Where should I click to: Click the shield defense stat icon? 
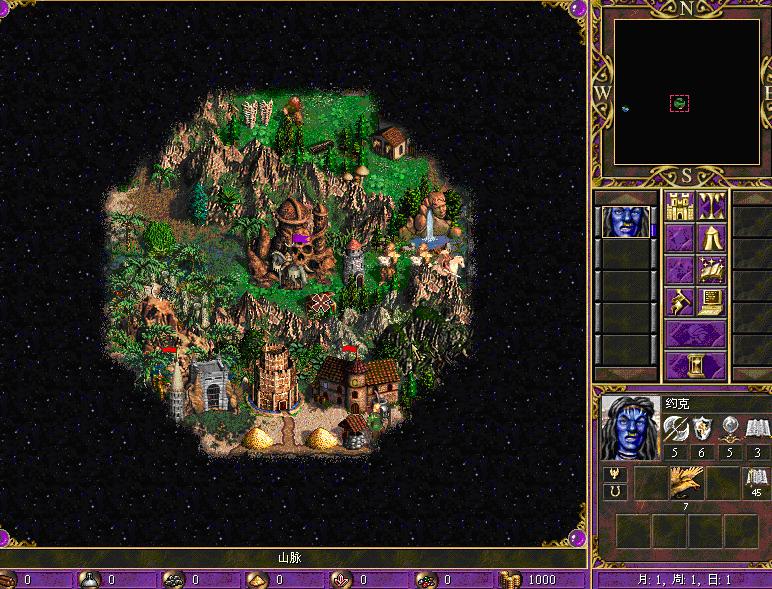[x=703, y=428]
